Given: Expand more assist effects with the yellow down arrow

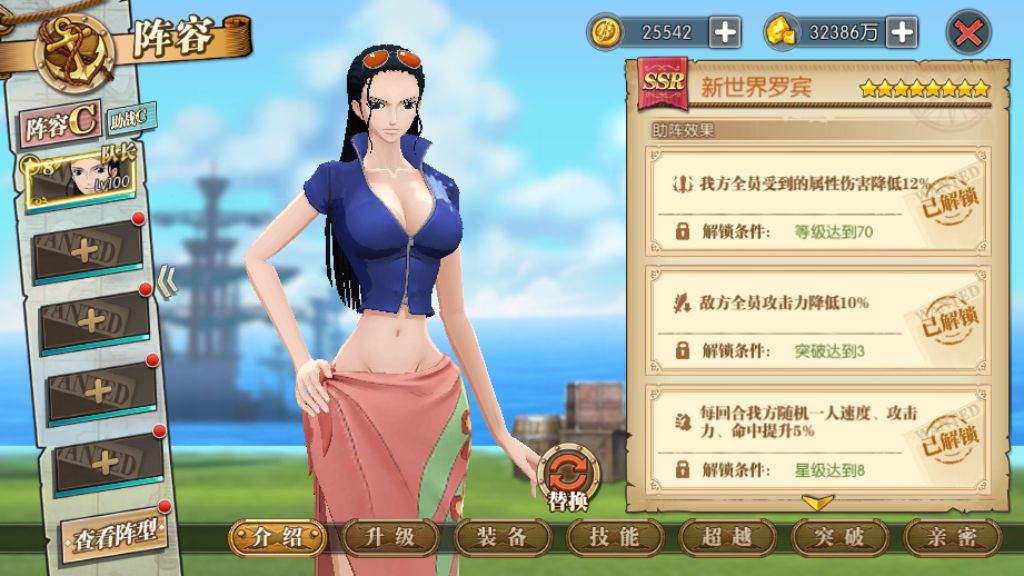Looking at the screenshot, I should [x=818, y=502].
